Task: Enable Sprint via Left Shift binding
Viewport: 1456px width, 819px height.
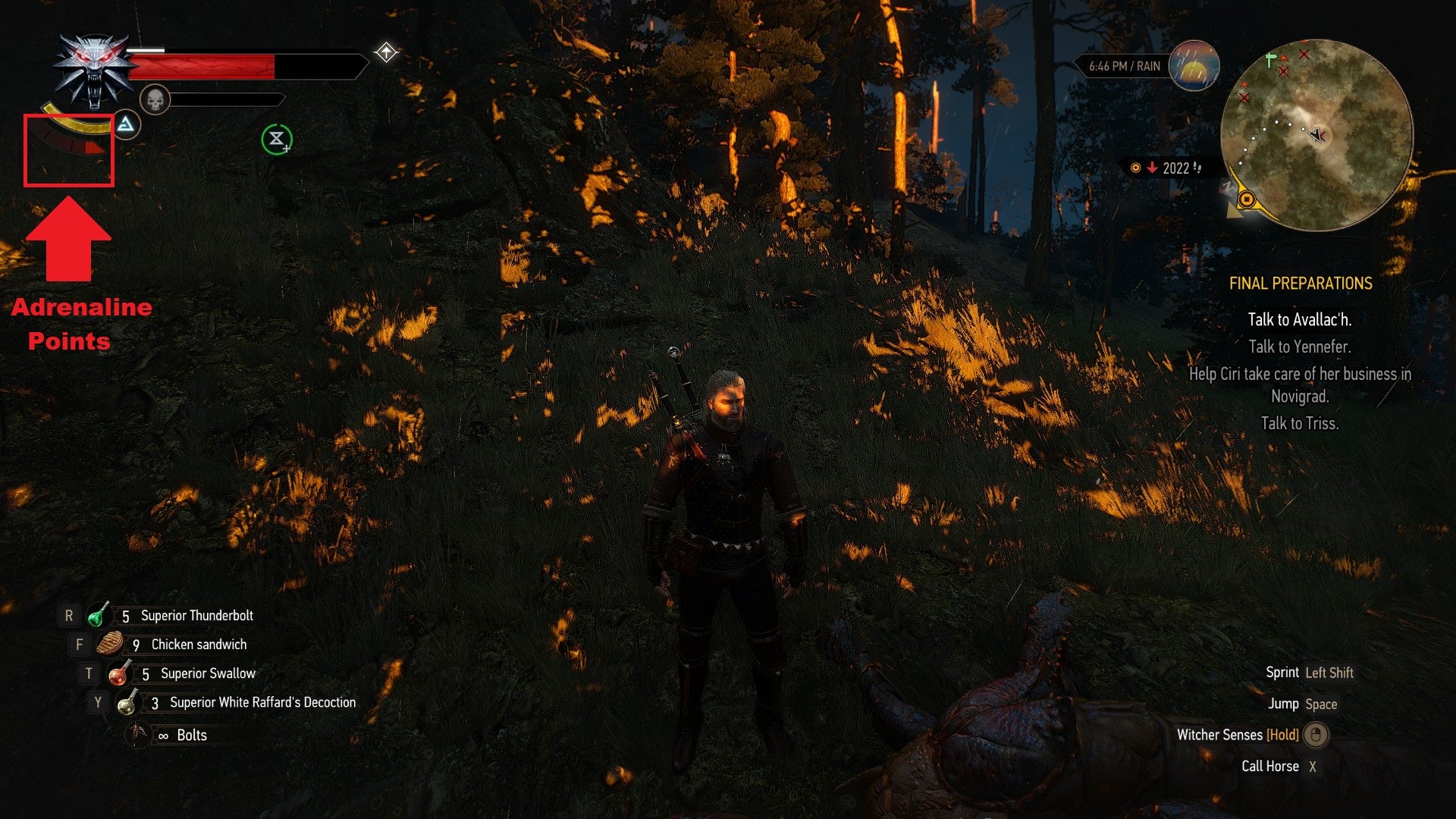Action: click(x=1329, y=673)
